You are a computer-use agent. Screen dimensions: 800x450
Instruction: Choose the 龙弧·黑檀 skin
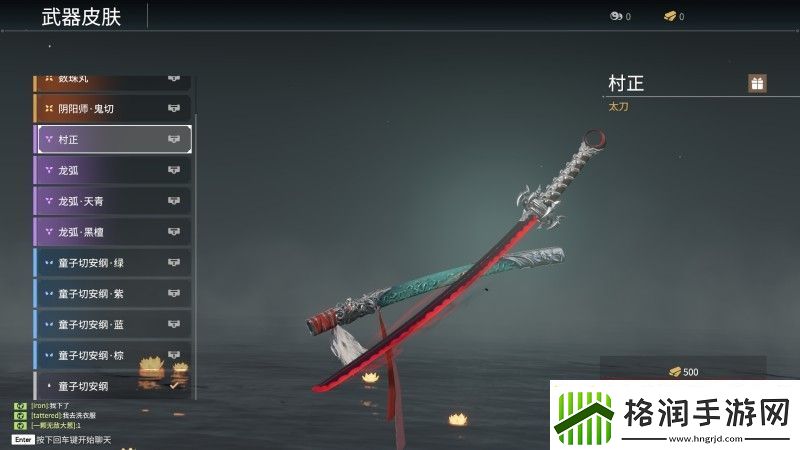[113, 232]
